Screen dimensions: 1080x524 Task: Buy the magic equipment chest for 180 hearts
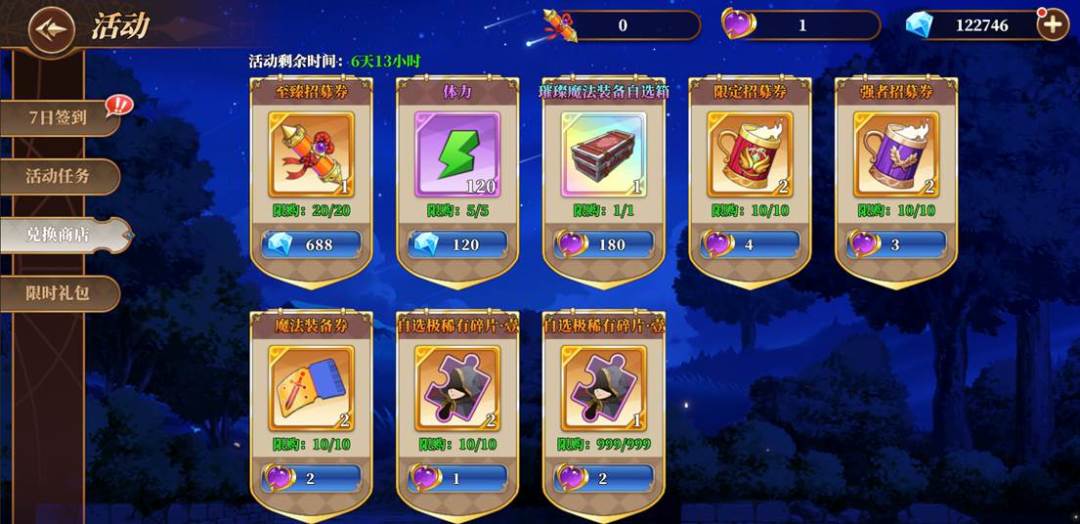[x=604, y=244]
